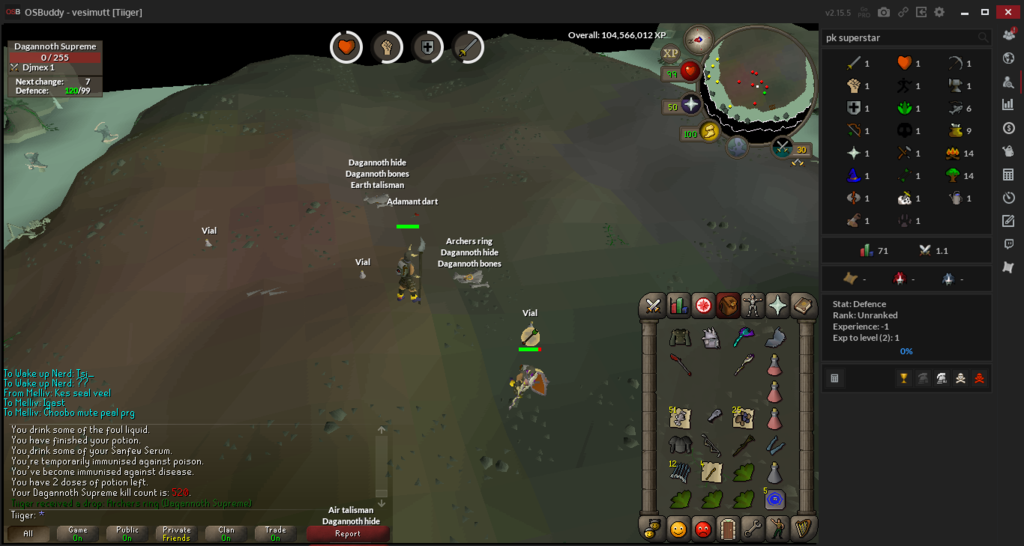Switch to the Skills stats tab

[678, 305]
